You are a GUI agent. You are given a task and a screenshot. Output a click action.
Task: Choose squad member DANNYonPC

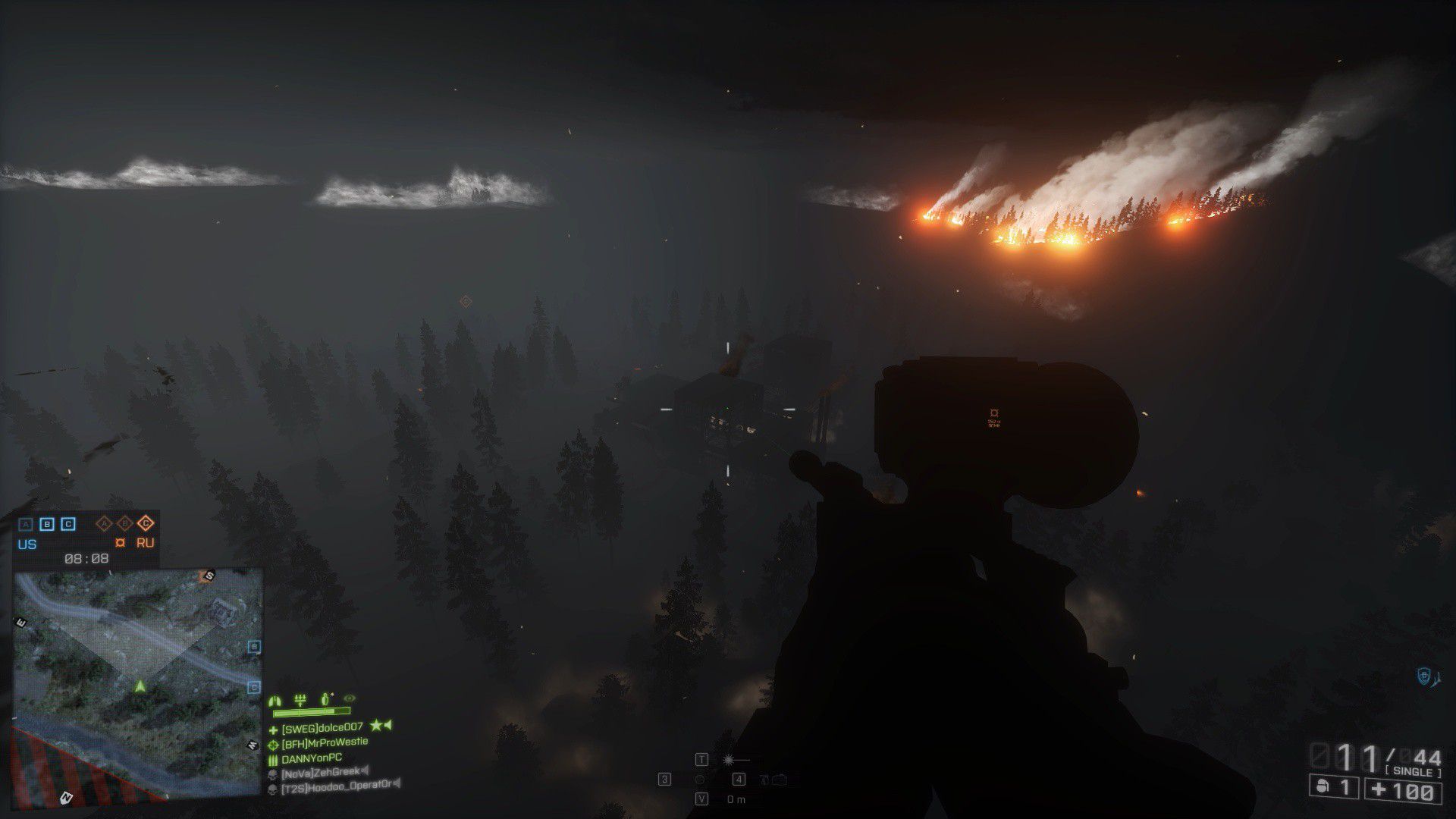312,758
